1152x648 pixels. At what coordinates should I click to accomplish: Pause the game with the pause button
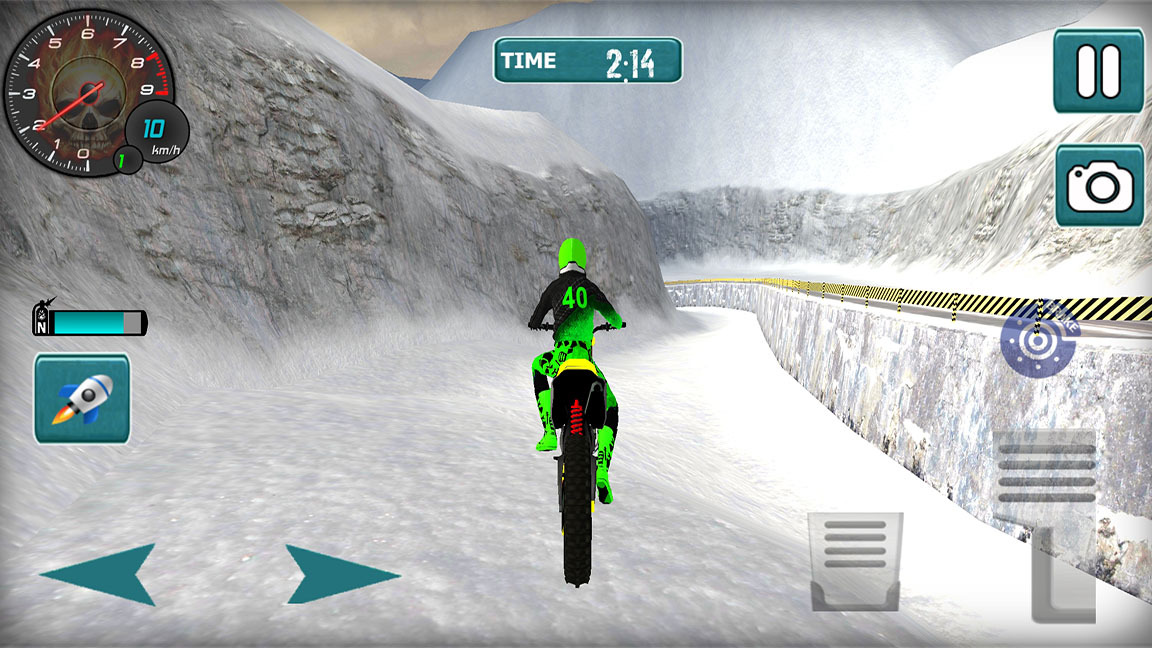pyautogui.click(x=1098, y=70)
